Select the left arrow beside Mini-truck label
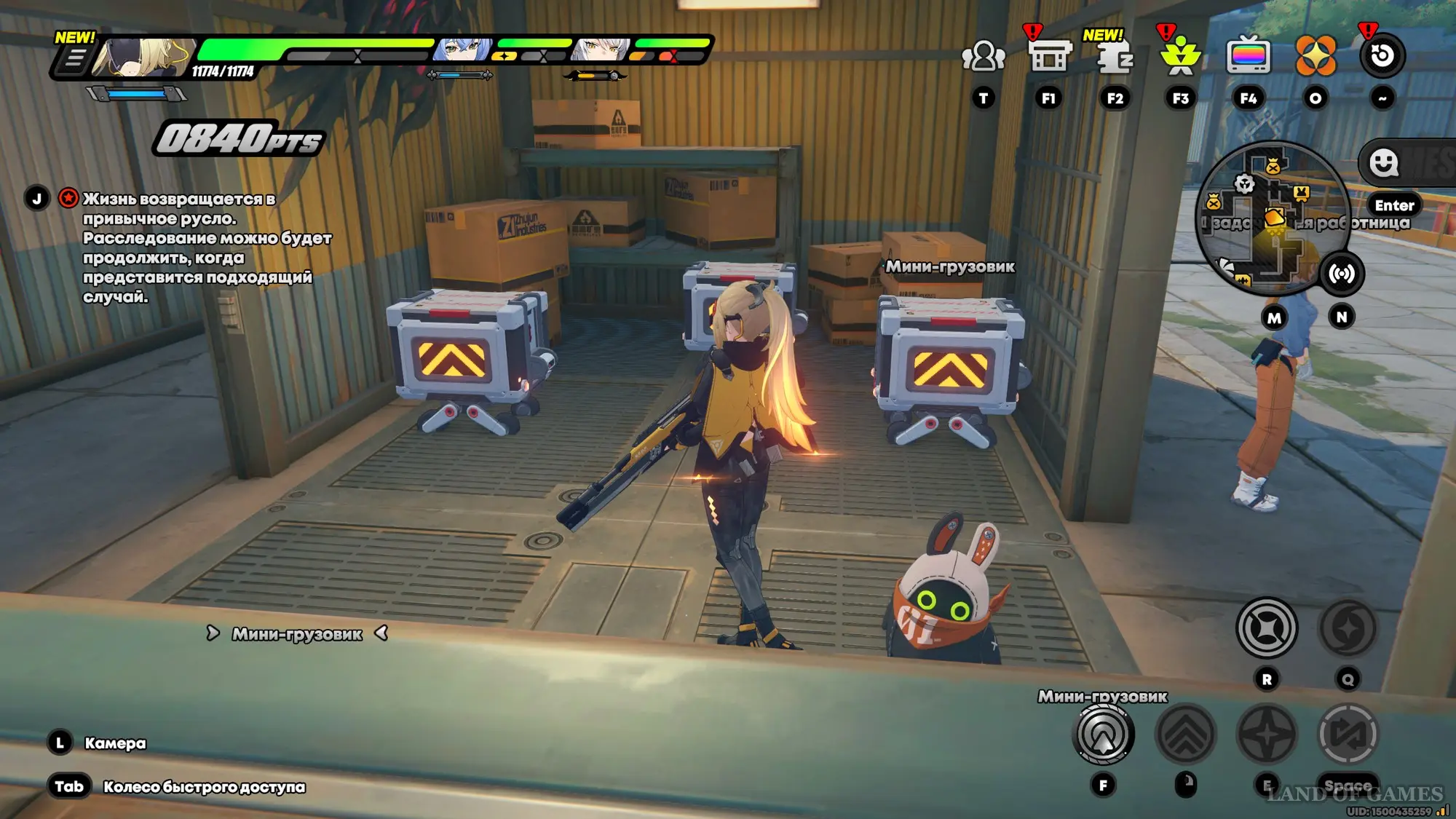1456x819 pixels. pyautogui.click(x=381, y=633)
